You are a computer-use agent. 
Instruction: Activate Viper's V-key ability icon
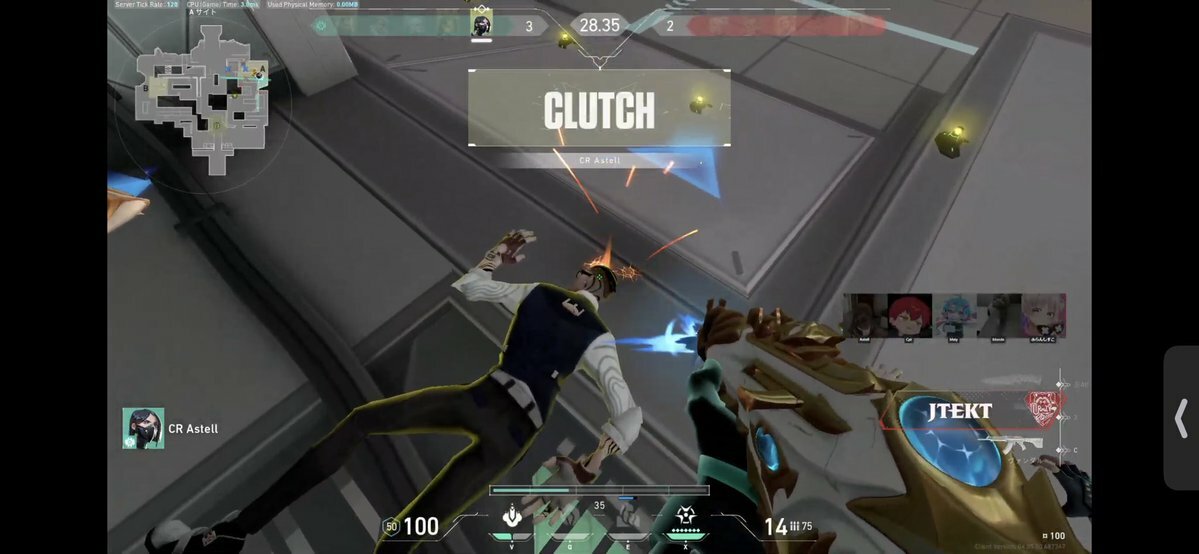coord(513,516)
